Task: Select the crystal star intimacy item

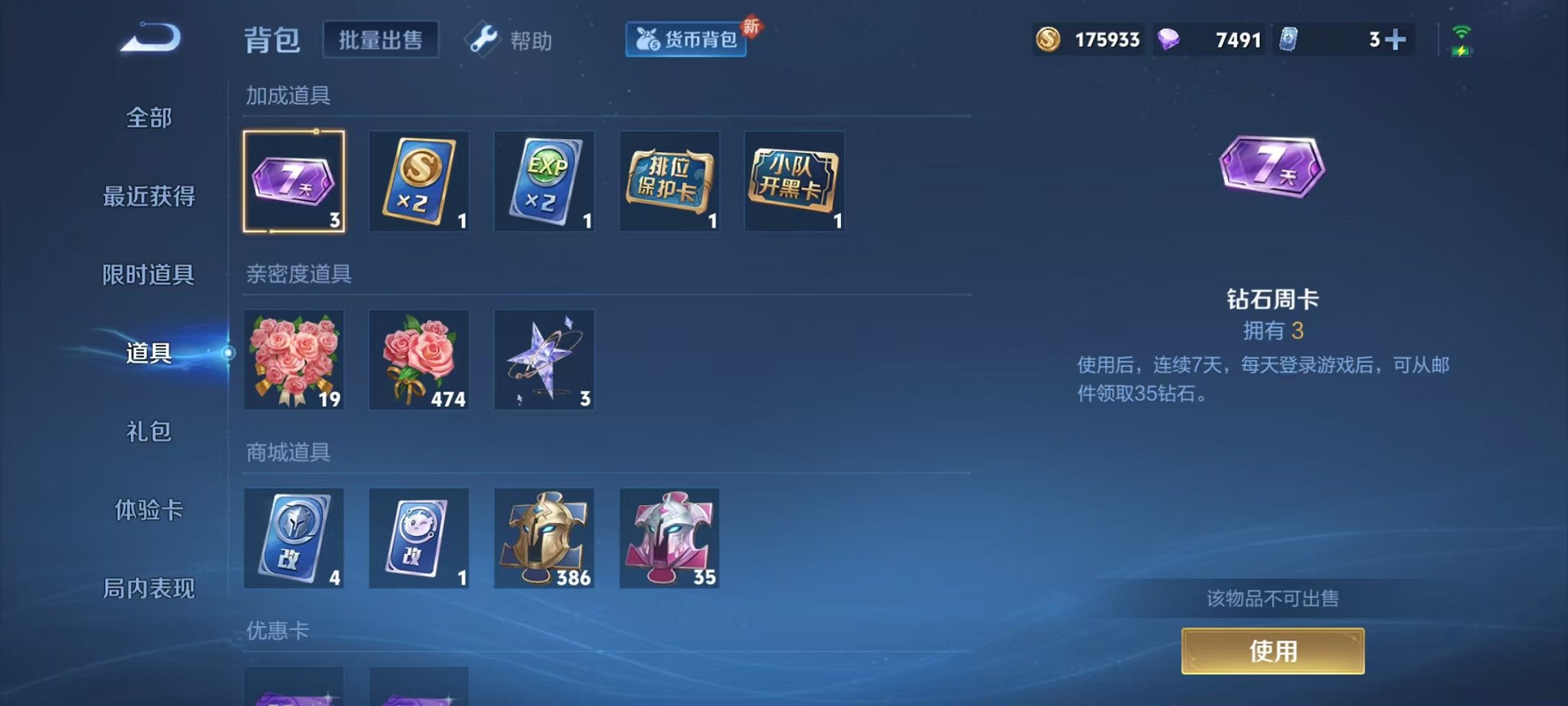Action: (x=544, y=361)
